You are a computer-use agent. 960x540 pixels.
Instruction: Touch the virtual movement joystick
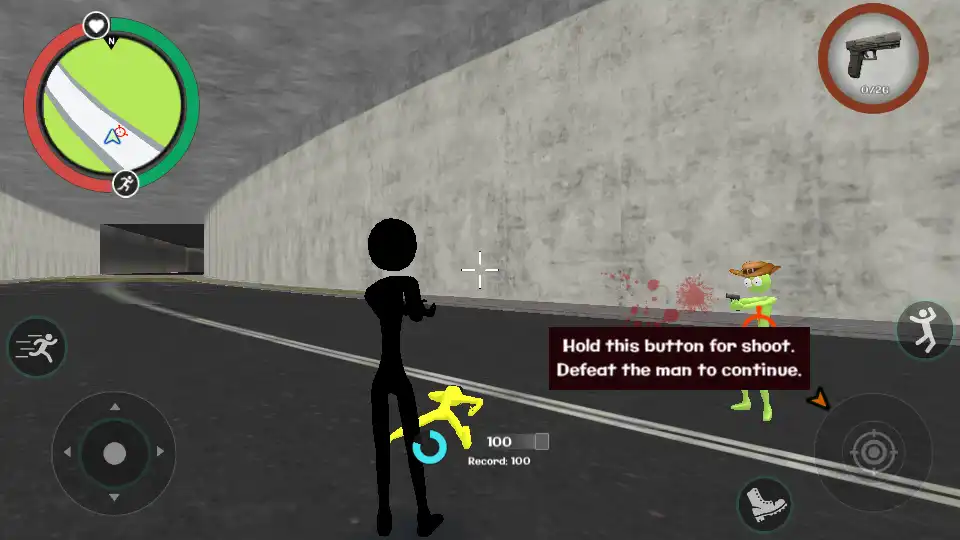pyautogui.click(x=114, y=453)
